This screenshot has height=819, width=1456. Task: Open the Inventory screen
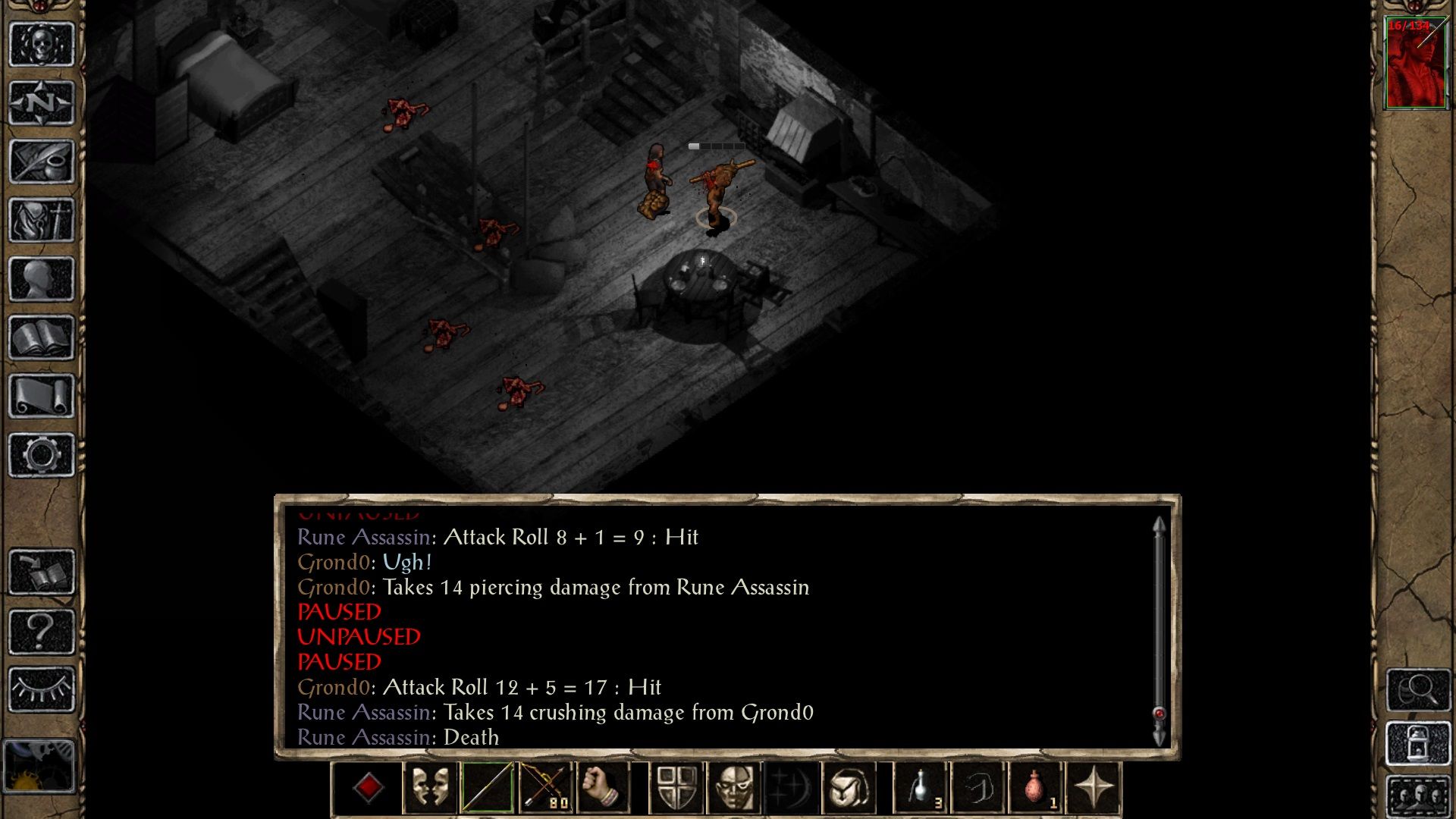pos(42,220)
